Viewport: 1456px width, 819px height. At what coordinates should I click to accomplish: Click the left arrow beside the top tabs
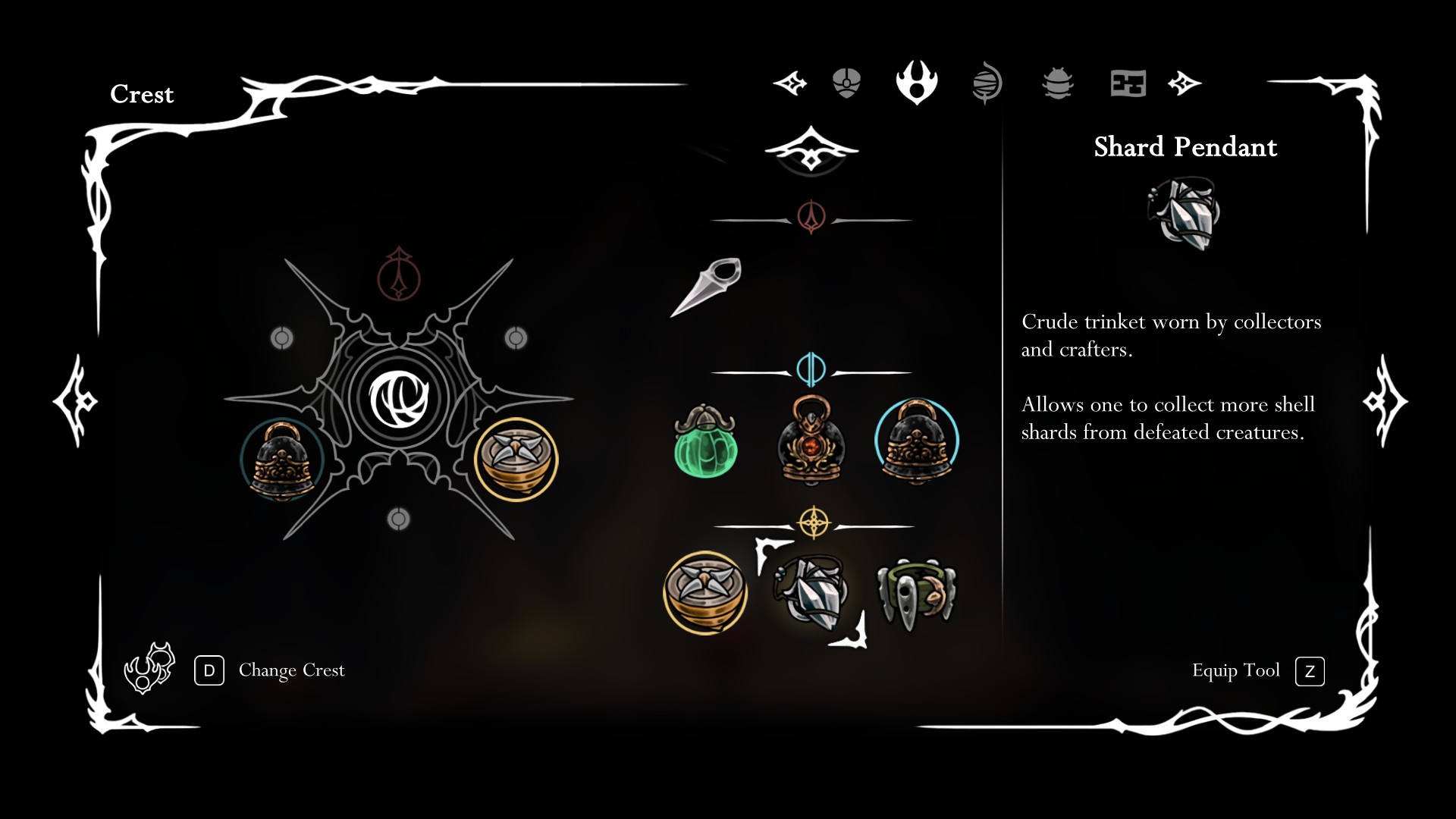pos(789,83)
